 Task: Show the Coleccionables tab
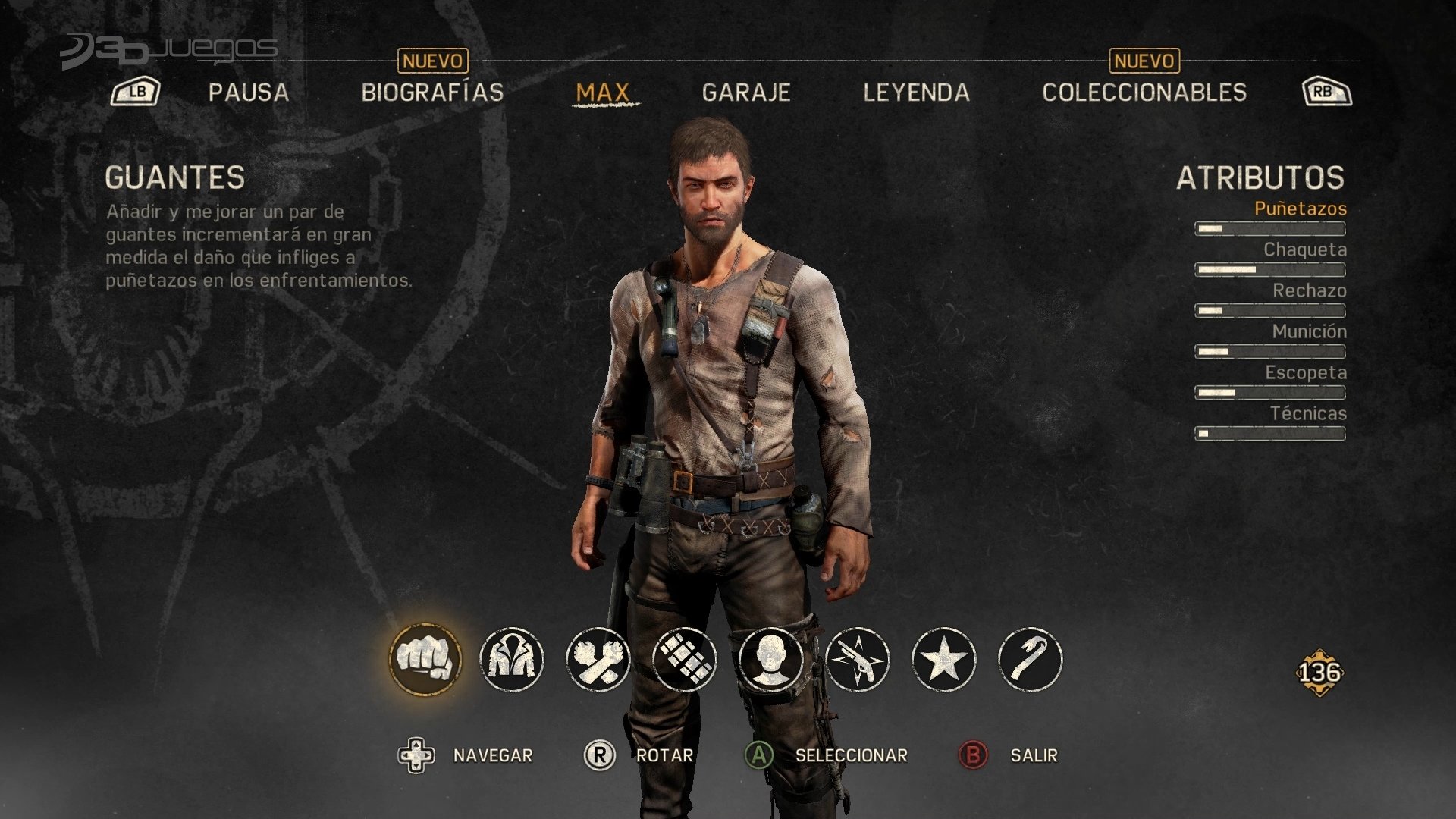(1144, 93)
